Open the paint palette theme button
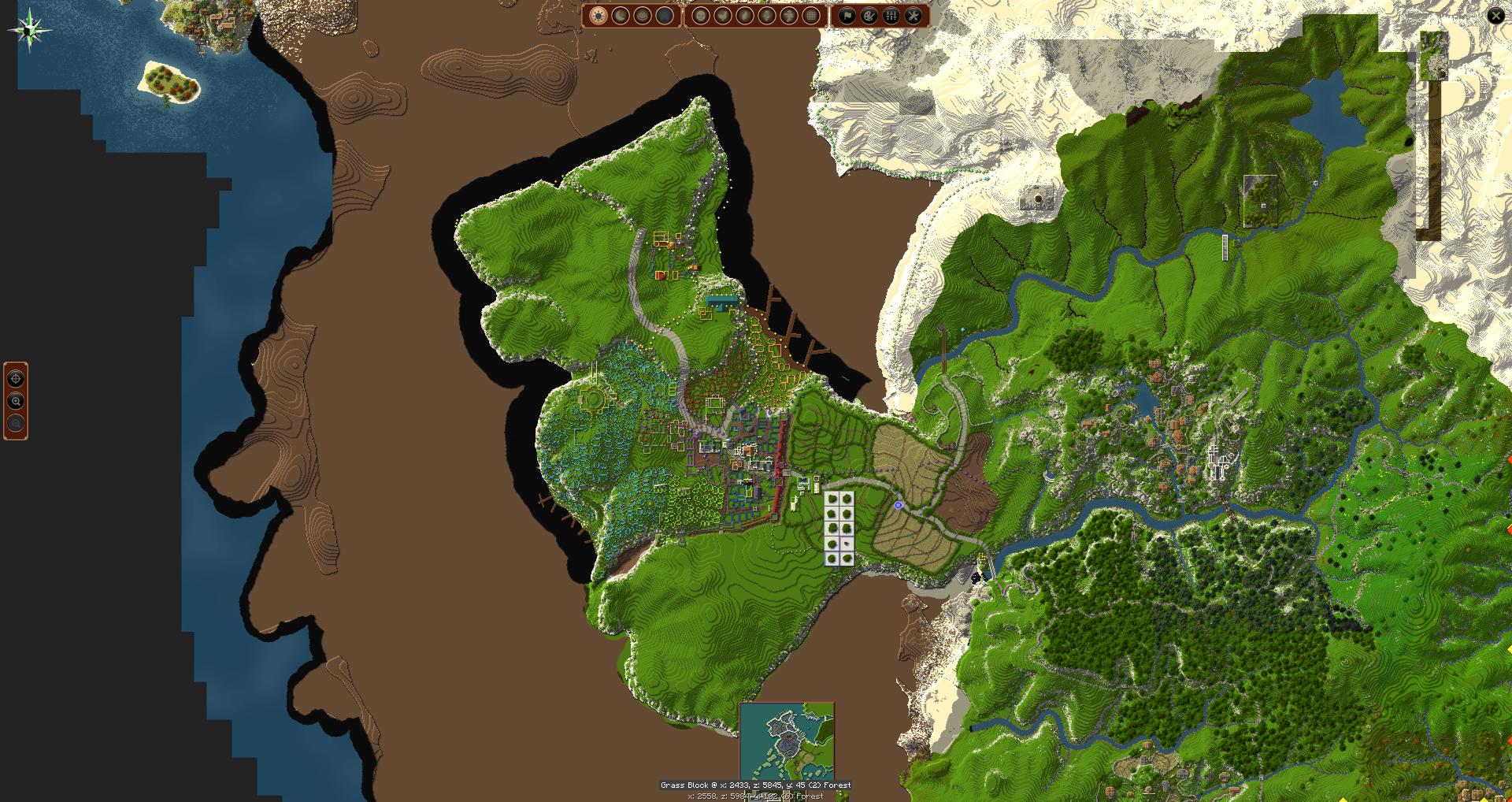This screenshot has width=1512, height=802. pyautogui.click(x=869, y=16)
